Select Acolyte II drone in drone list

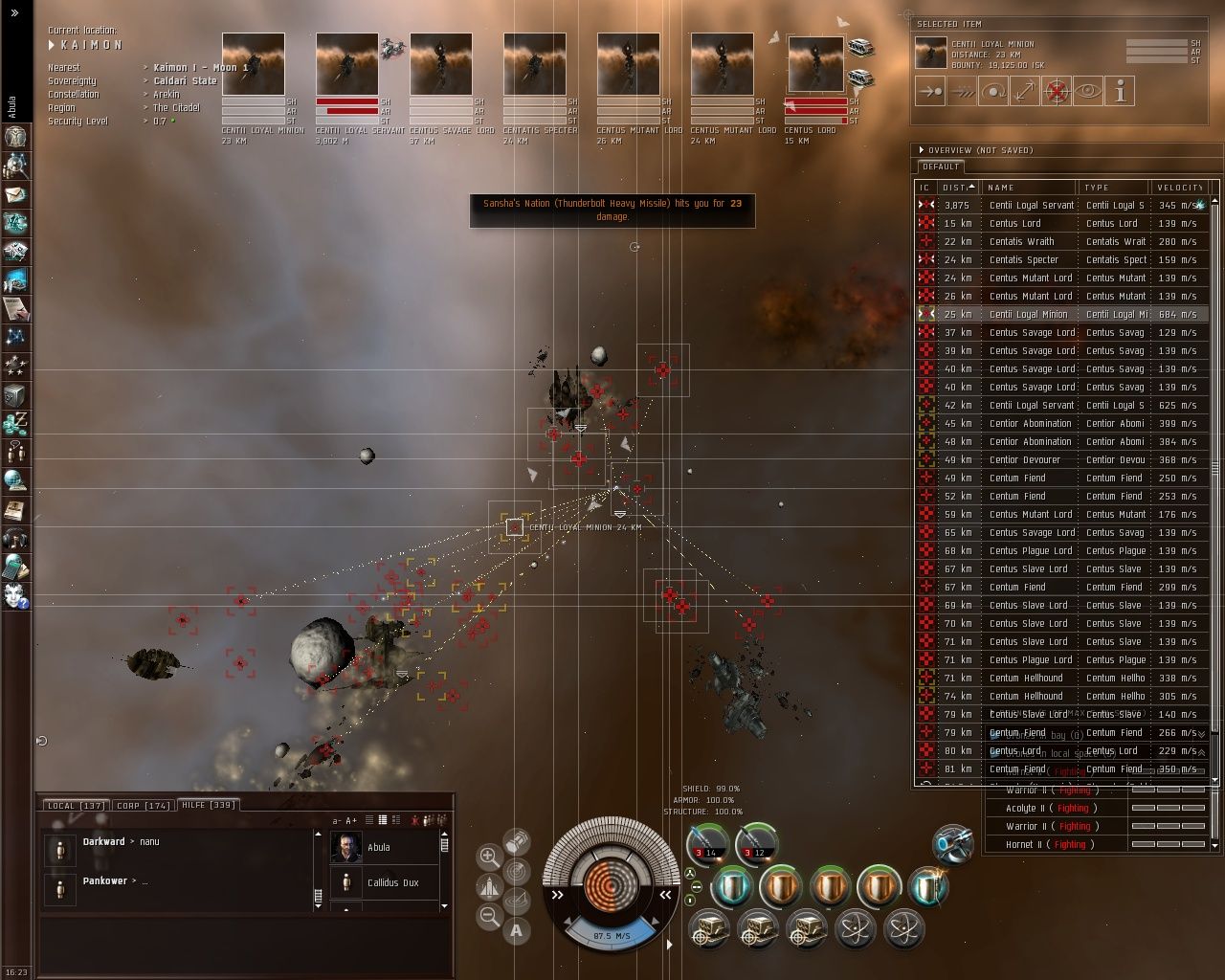click(1024, 808)
